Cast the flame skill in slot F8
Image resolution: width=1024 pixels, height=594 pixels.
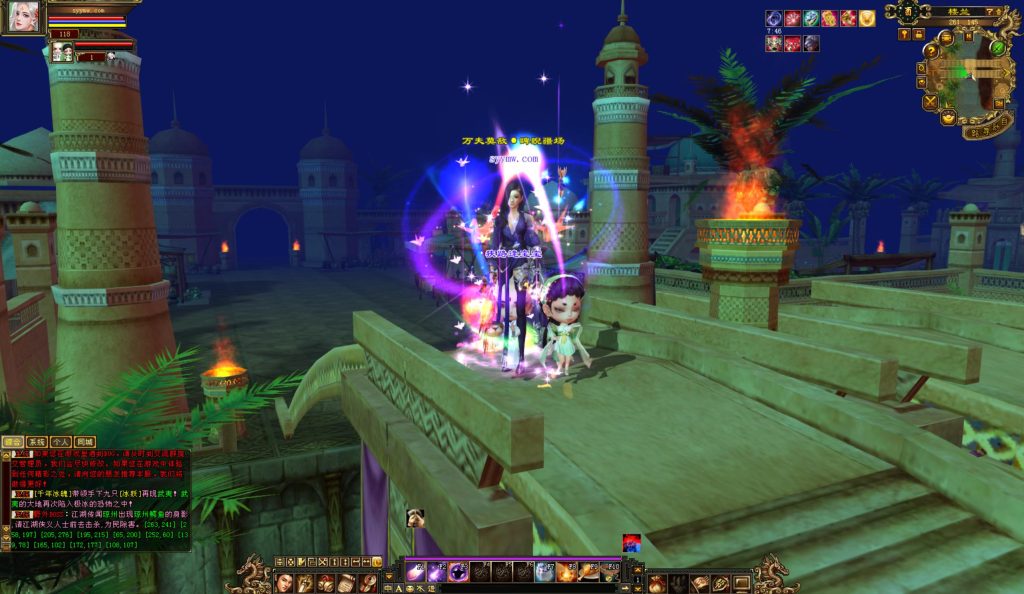click(566, 573)
